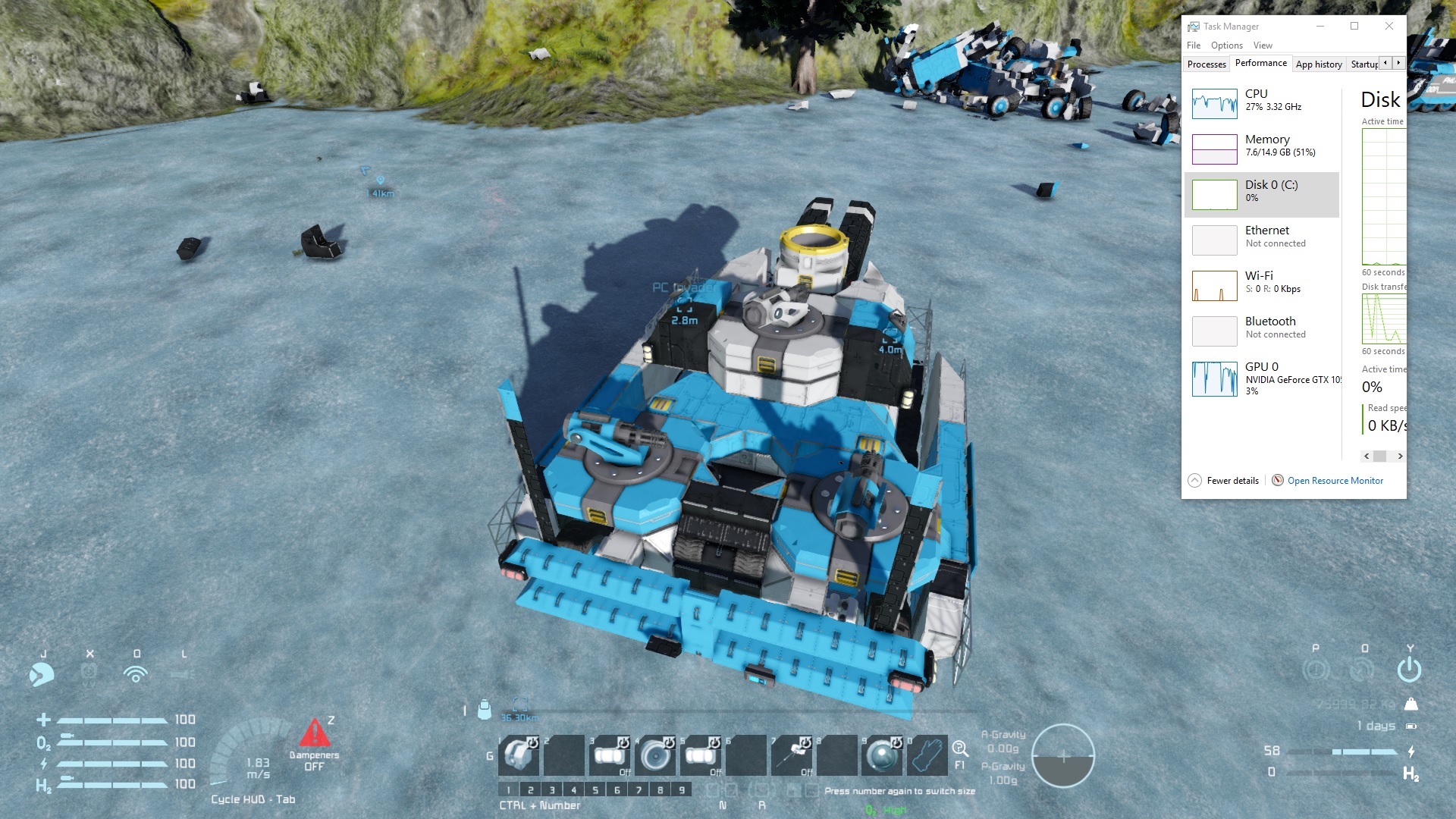This screenshot has width=1456, height=819.
Task: Open Resource Monitor link
Action: 1335,481
